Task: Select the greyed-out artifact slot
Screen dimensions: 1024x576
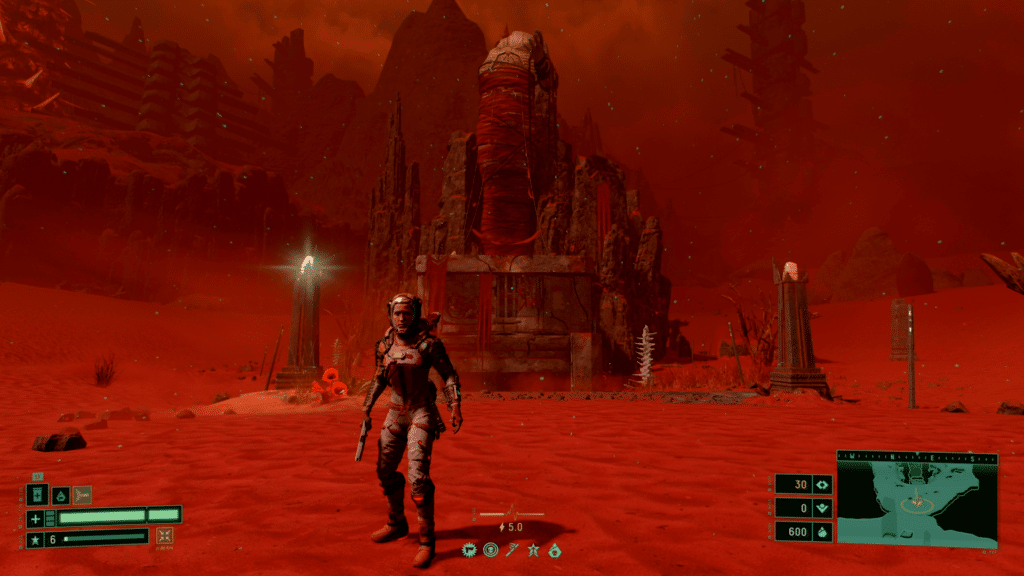Action: click(x=82, y=495)
